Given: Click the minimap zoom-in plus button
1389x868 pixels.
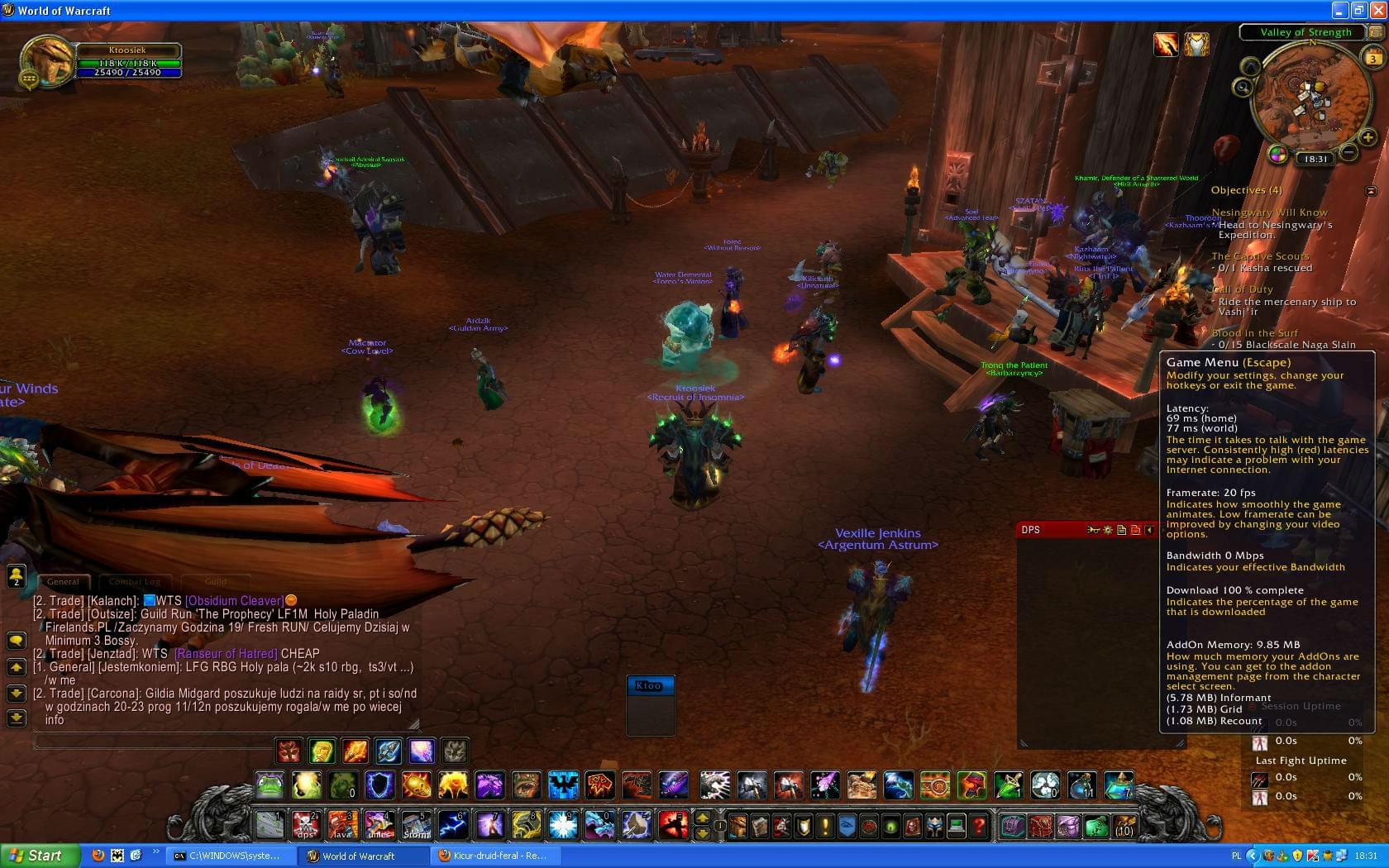Looking at the screenshot, I should coord(1368,137).
